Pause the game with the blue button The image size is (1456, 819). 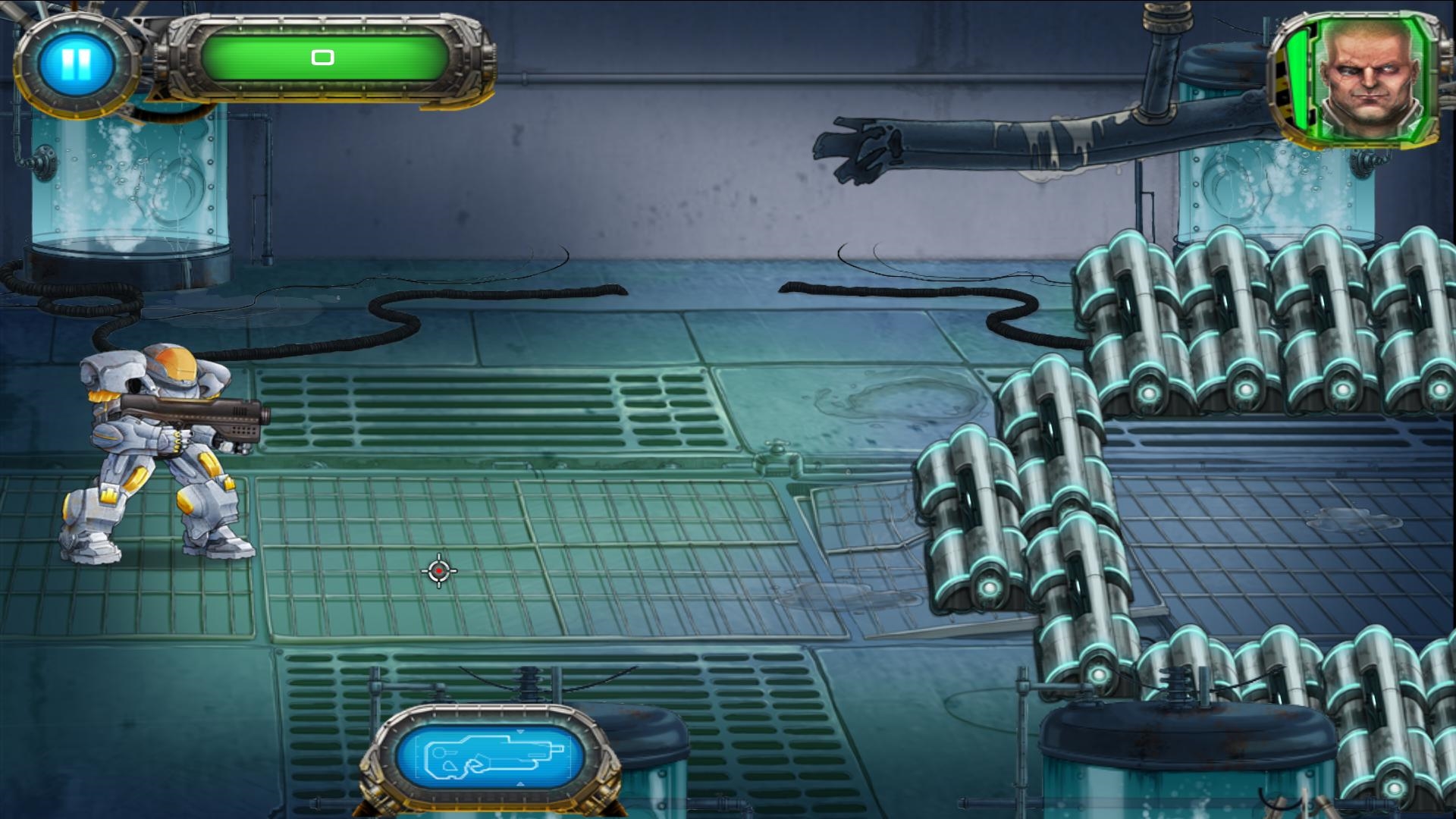coord(77,64)
